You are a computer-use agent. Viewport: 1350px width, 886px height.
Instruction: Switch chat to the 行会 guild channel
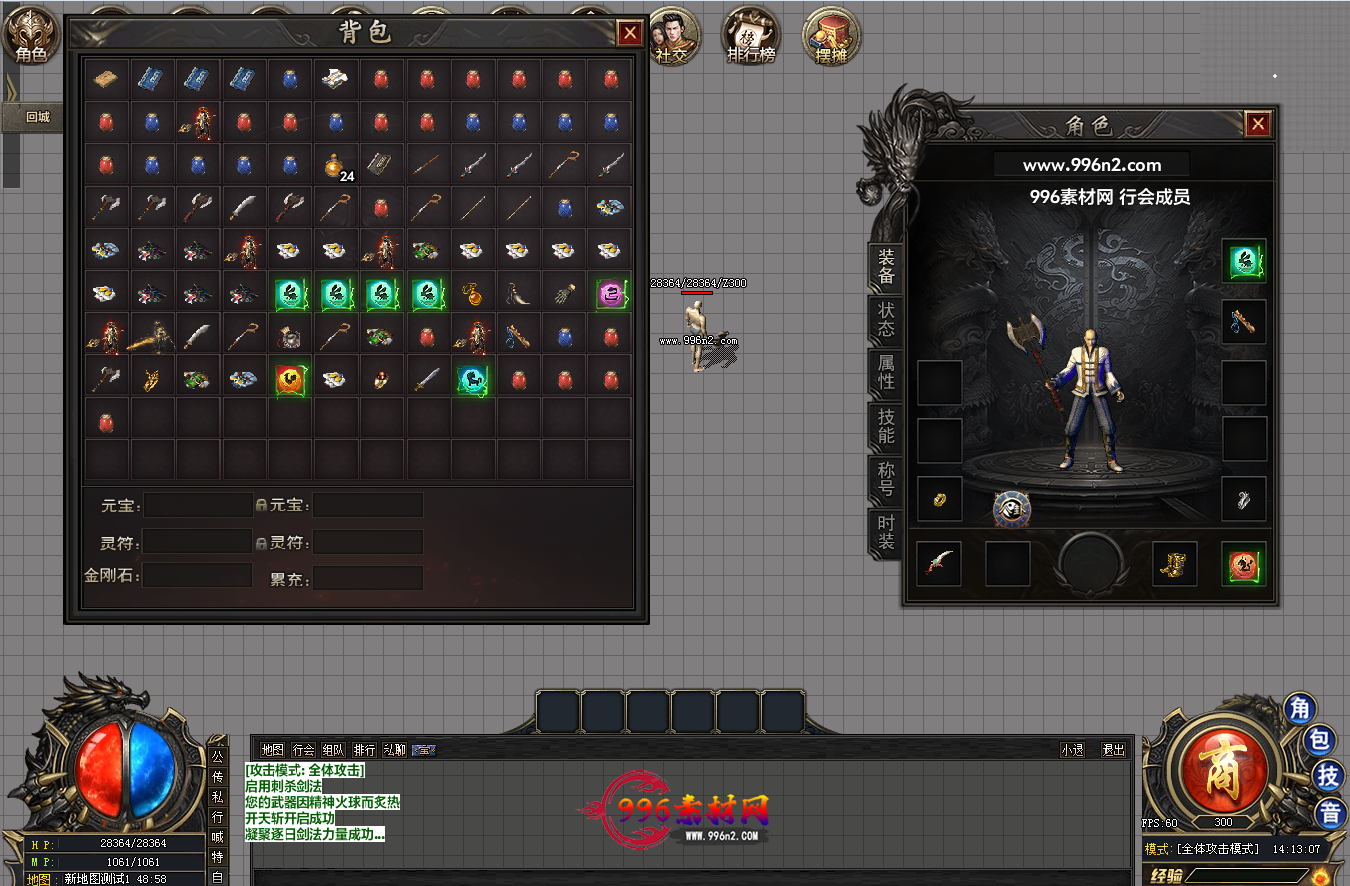304,749
